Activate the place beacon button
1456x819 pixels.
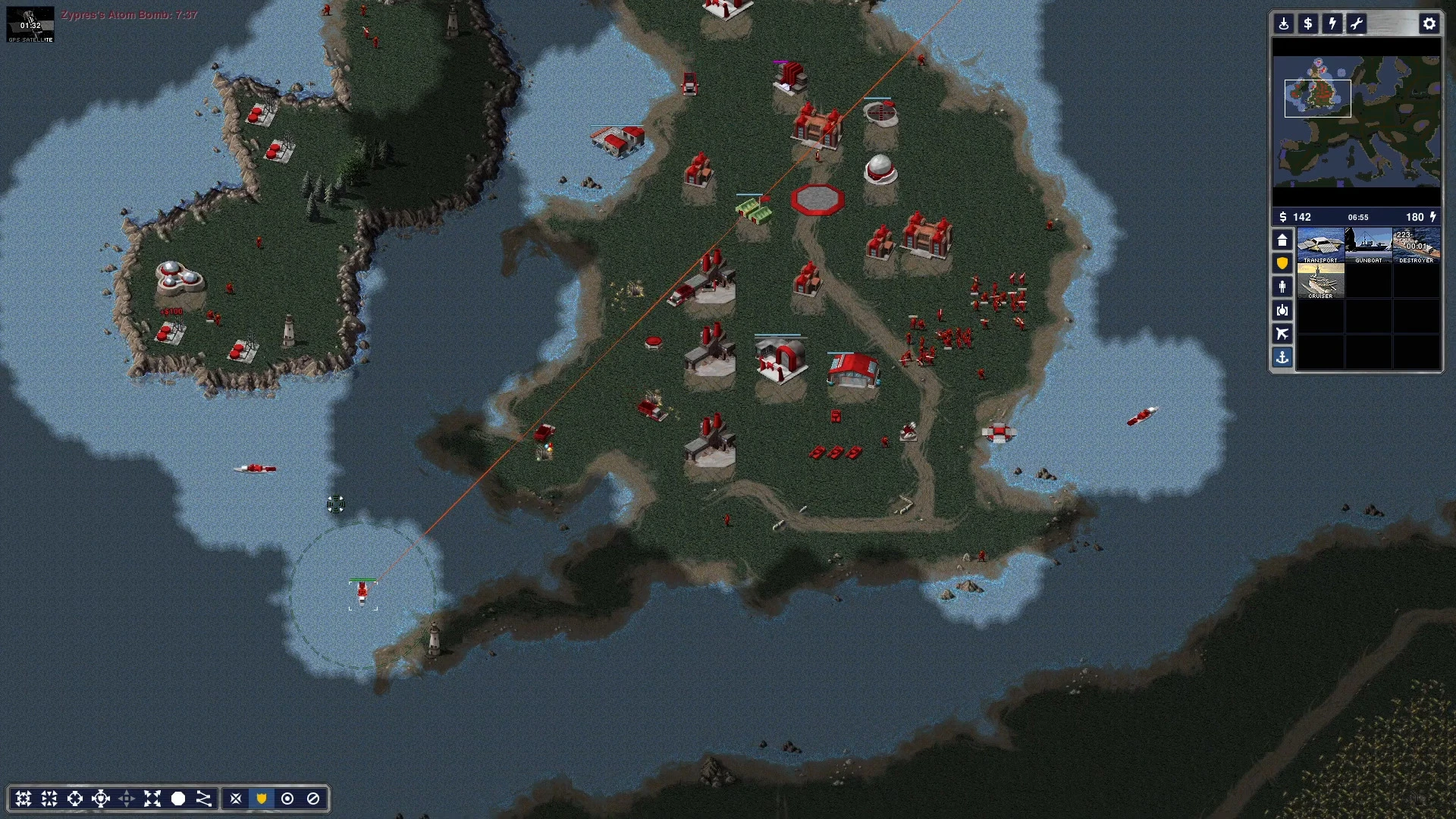(1284, 24)
